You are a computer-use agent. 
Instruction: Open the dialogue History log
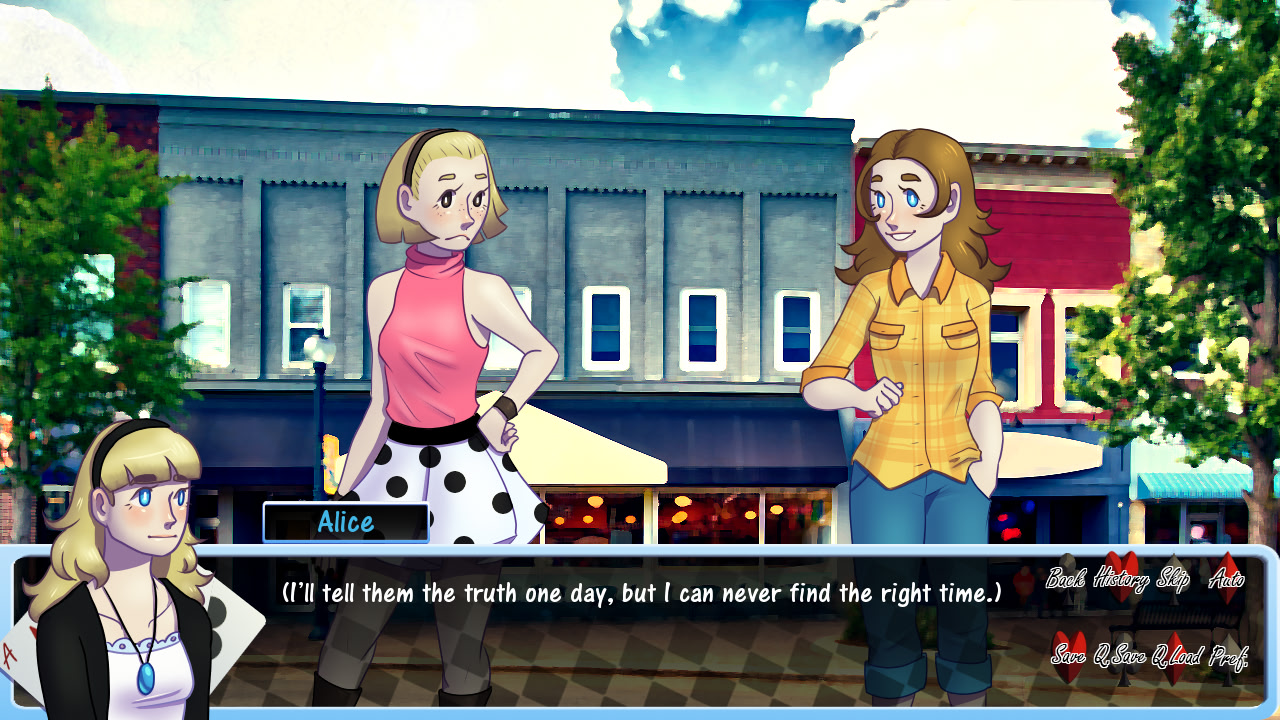click(x=1122, y=580)
